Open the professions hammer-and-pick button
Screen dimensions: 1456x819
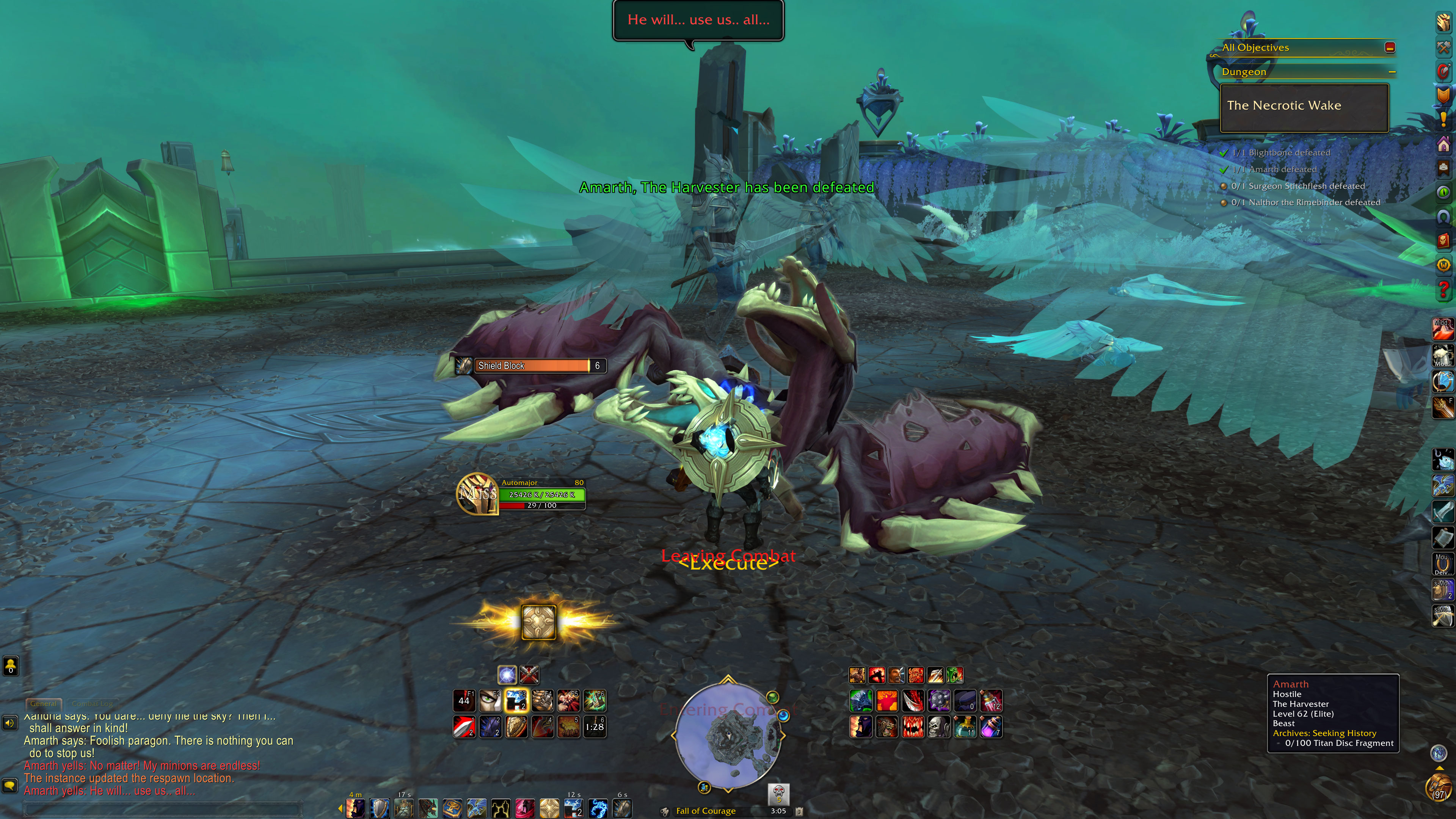coord(1443,47)
